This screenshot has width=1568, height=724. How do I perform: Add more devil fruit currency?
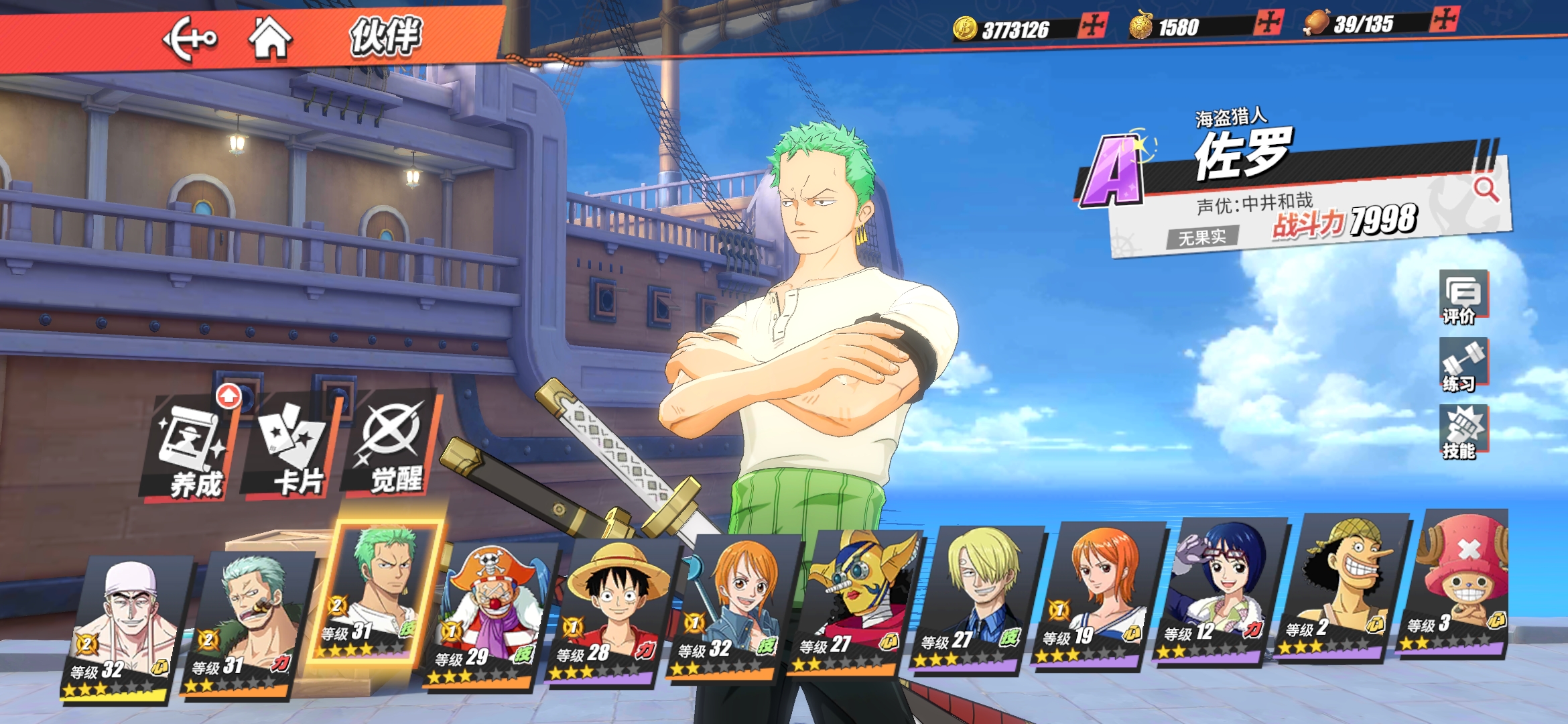[x=1268, y=23]
